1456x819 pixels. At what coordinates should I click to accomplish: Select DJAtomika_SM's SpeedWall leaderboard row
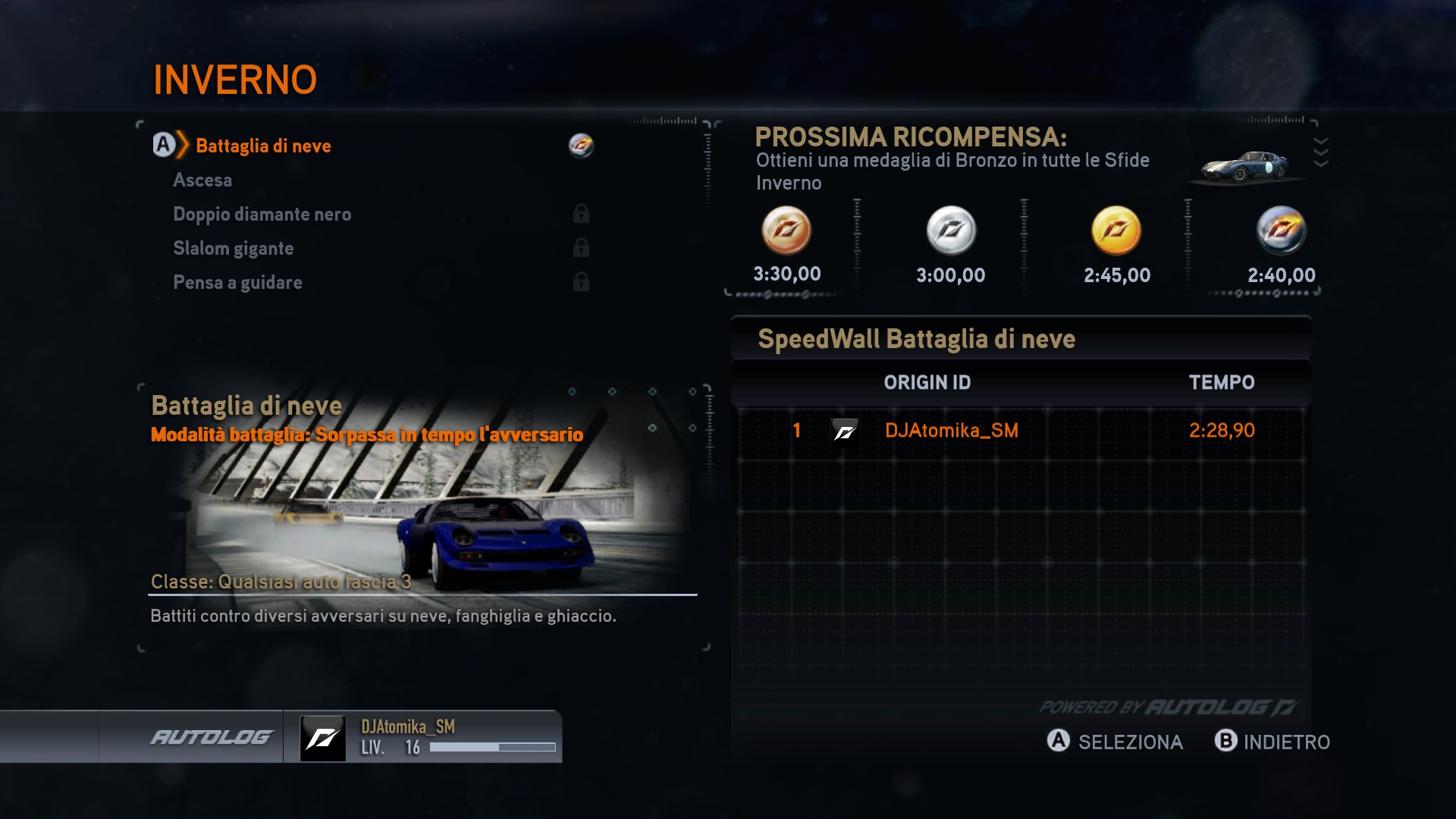1021,431
